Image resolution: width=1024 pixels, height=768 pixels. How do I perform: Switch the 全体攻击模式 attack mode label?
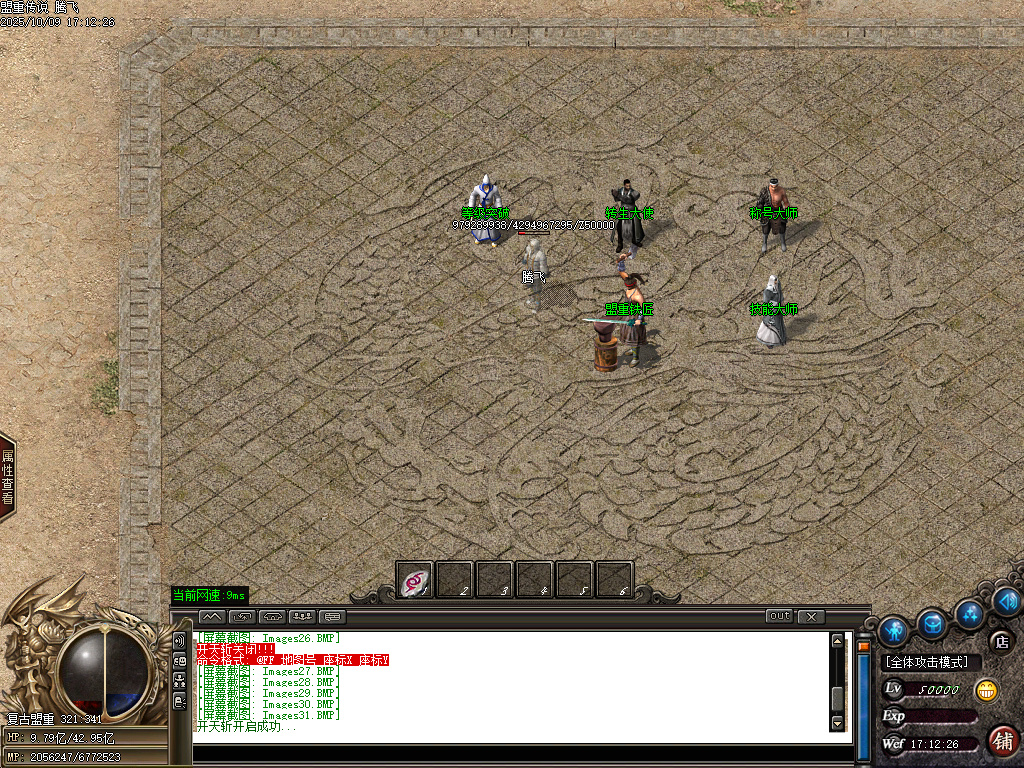pos(932,662)
